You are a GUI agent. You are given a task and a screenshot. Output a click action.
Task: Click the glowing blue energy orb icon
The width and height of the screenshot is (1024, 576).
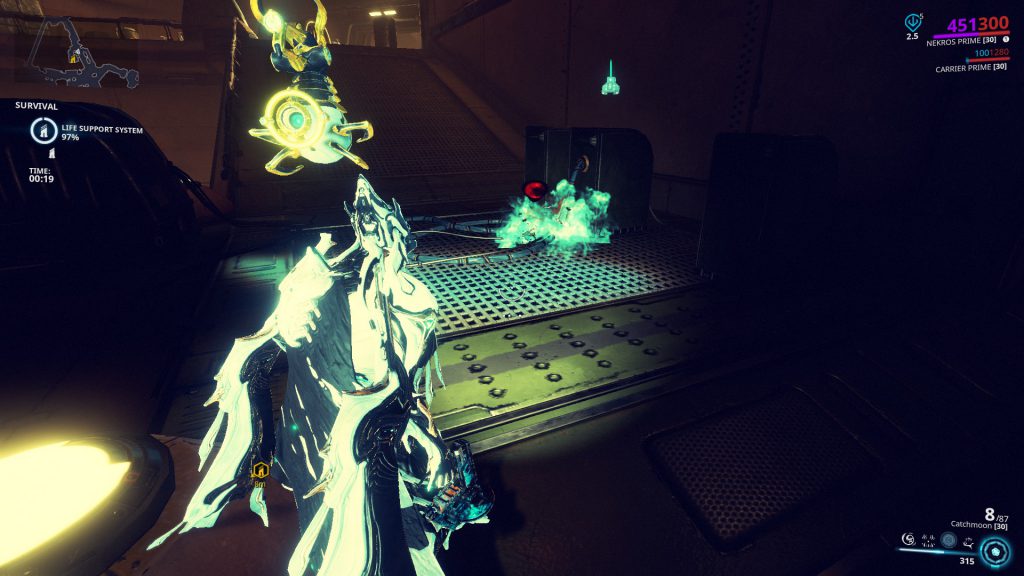[x=995, y=551]
